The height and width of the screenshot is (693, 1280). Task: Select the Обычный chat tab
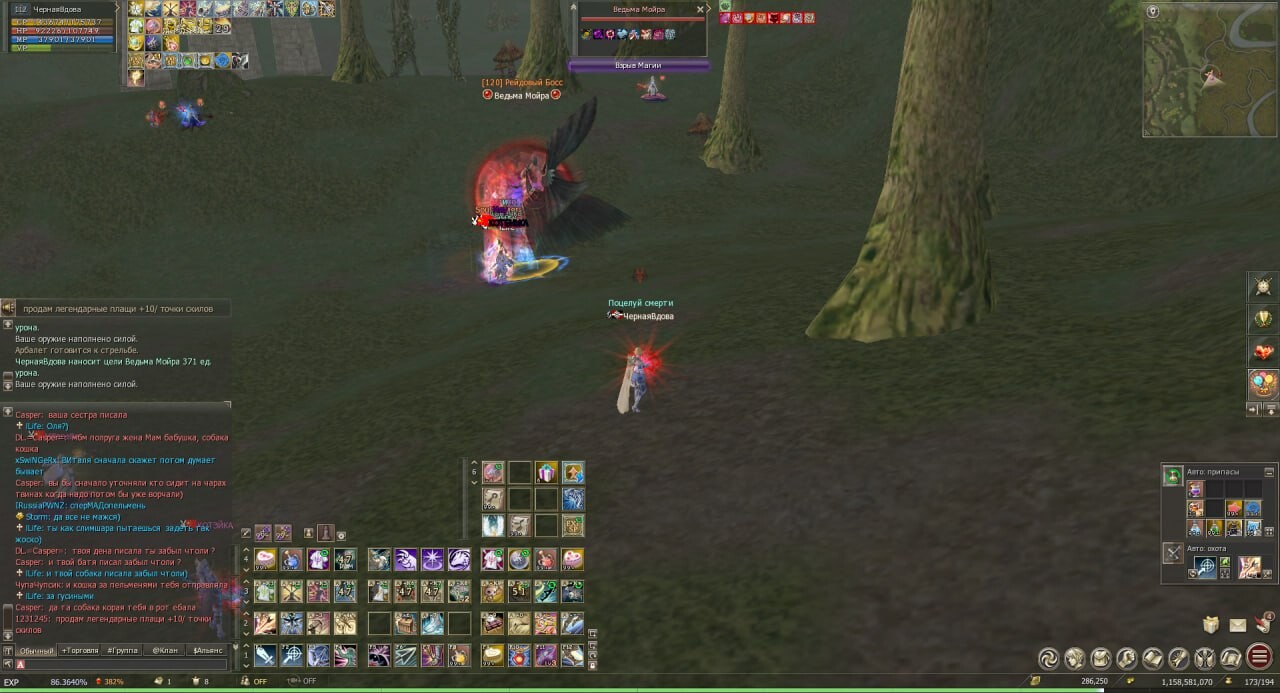pos(37,650)
